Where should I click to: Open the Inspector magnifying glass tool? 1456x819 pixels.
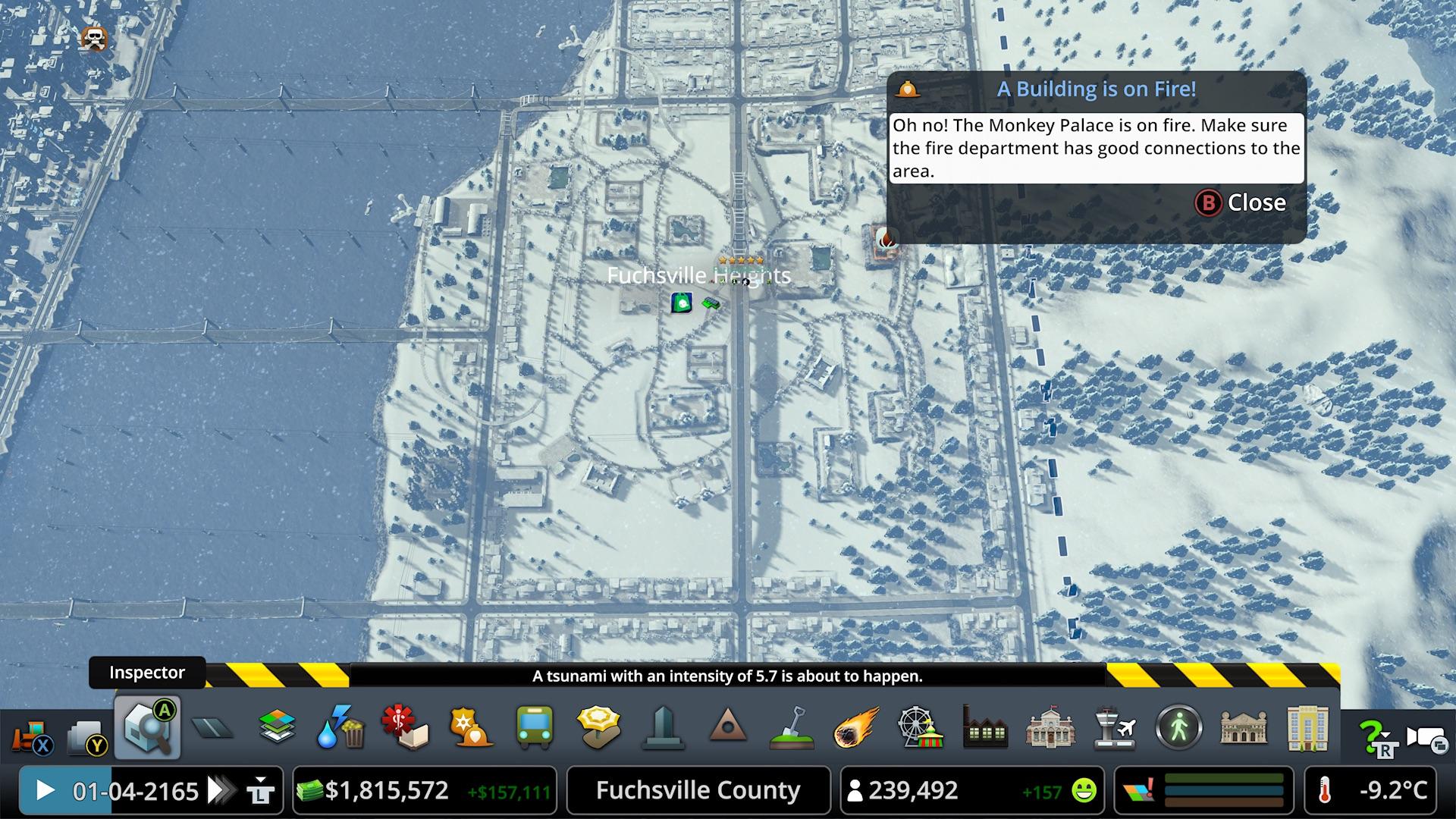148,728
